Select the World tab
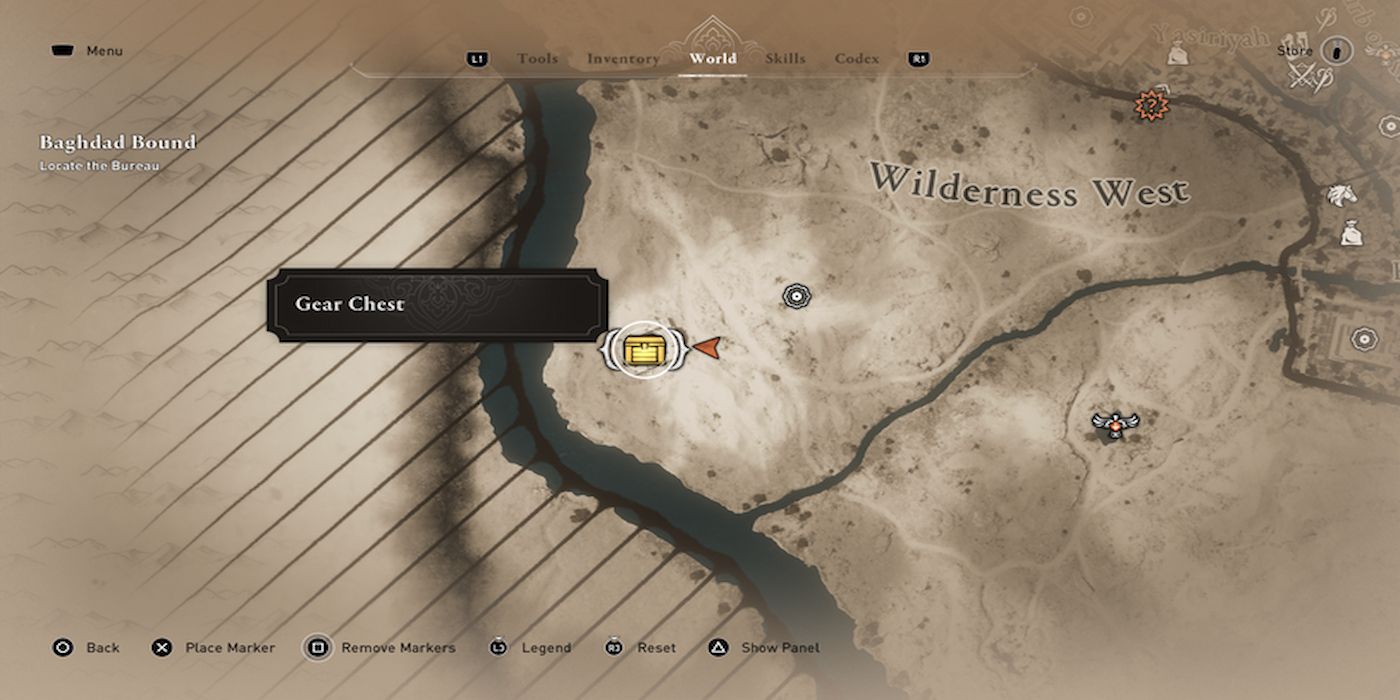The image size is (1400, 700). [x=713, y=59]
